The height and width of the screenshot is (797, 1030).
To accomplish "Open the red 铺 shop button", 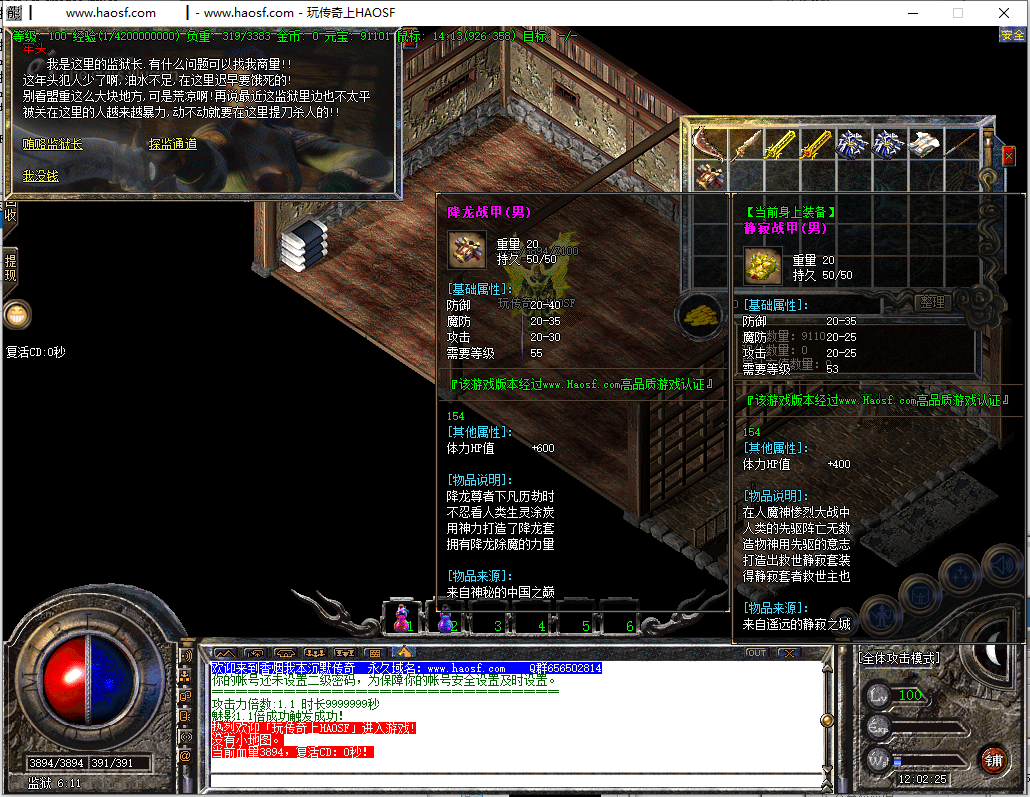I will (993, 759).
